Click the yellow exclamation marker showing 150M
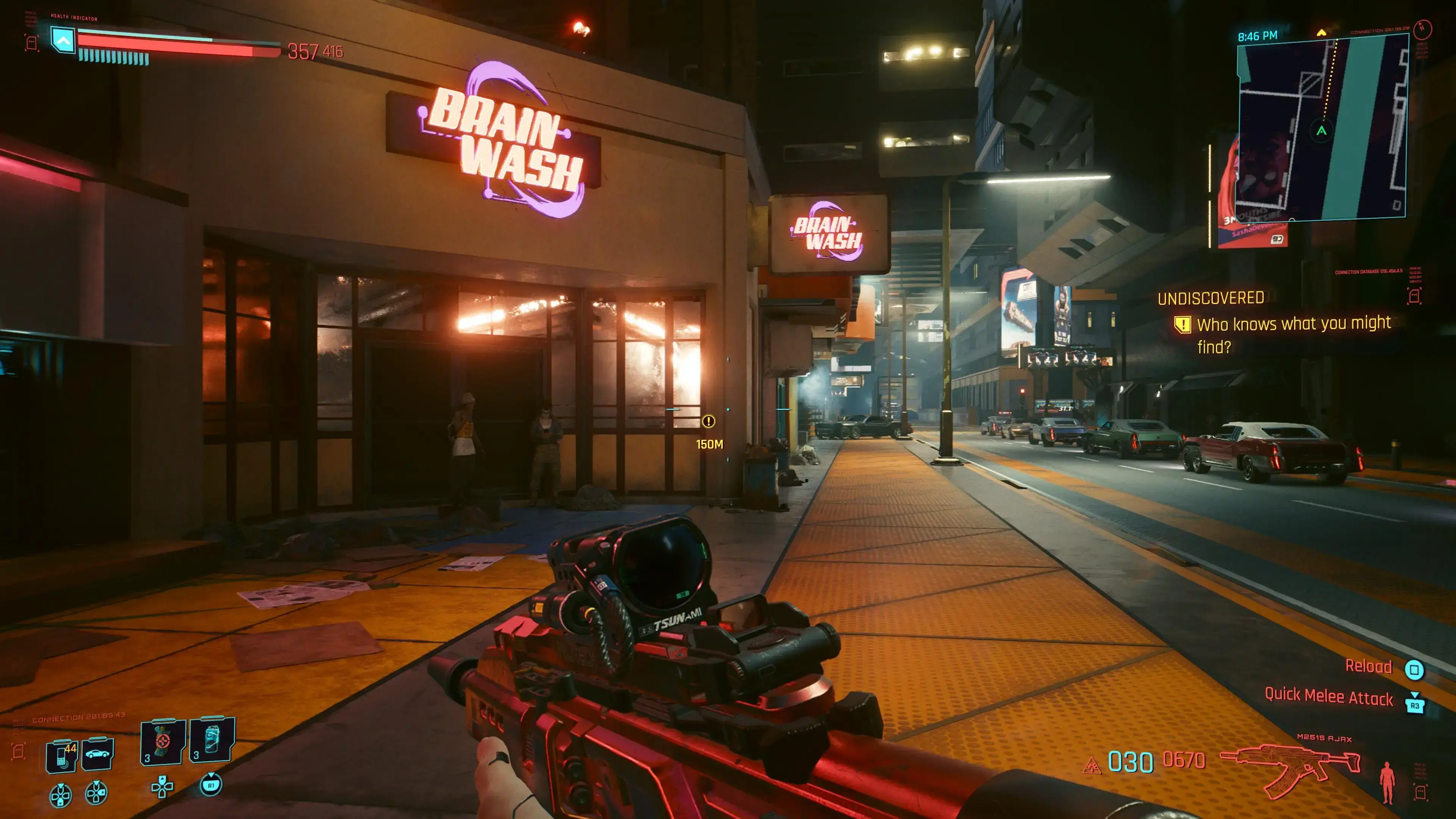This screenshot has width=1456, height=819. pyautogui.click(x=708, y=422)
